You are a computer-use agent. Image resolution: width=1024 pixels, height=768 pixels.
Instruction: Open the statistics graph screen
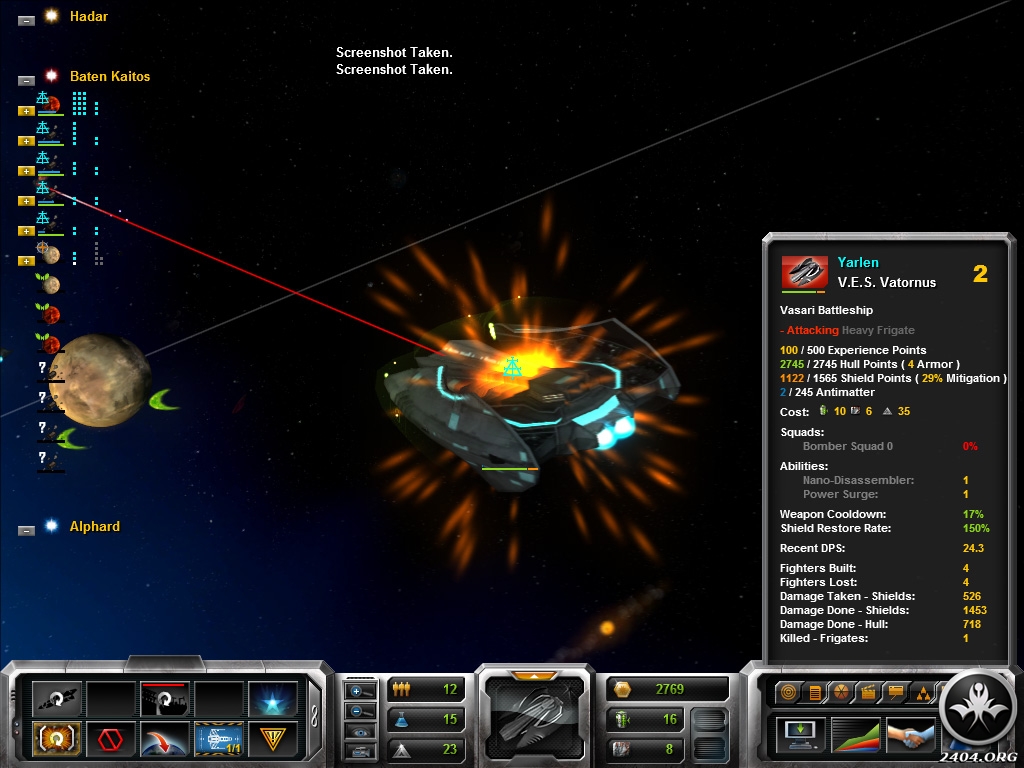pos(855,734)
